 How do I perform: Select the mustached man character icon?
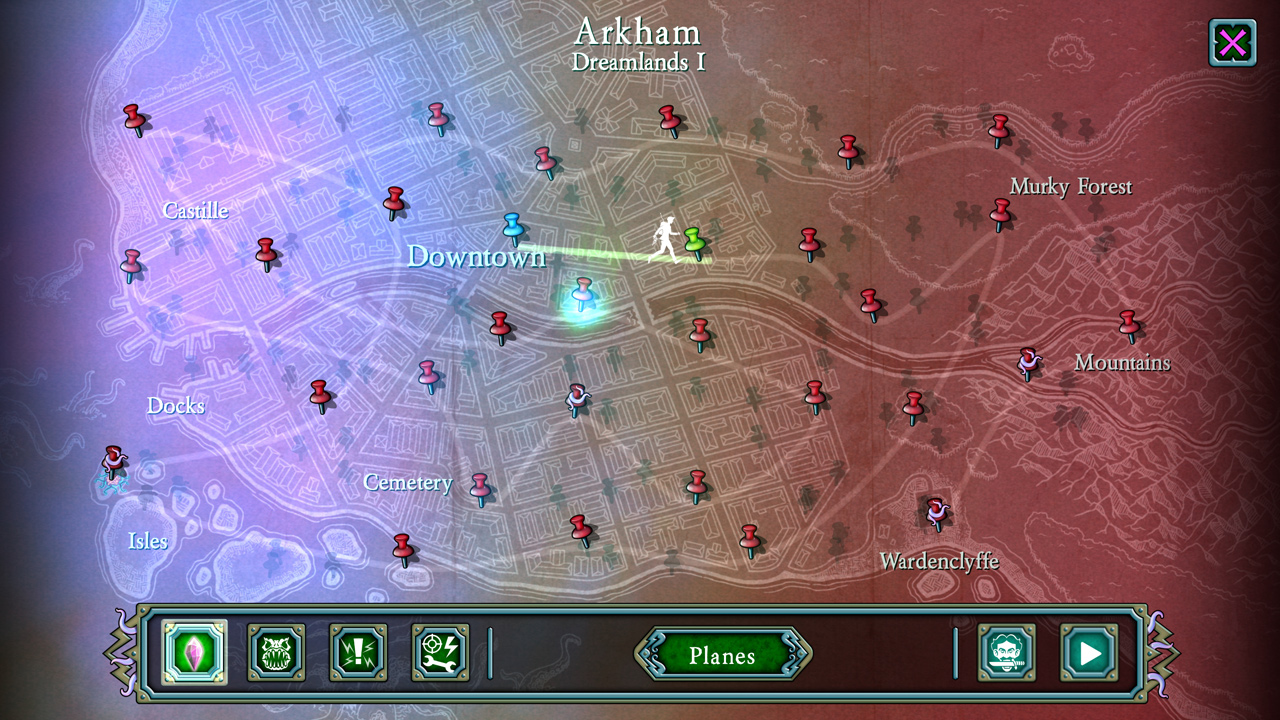click(x=1007, y=650)
